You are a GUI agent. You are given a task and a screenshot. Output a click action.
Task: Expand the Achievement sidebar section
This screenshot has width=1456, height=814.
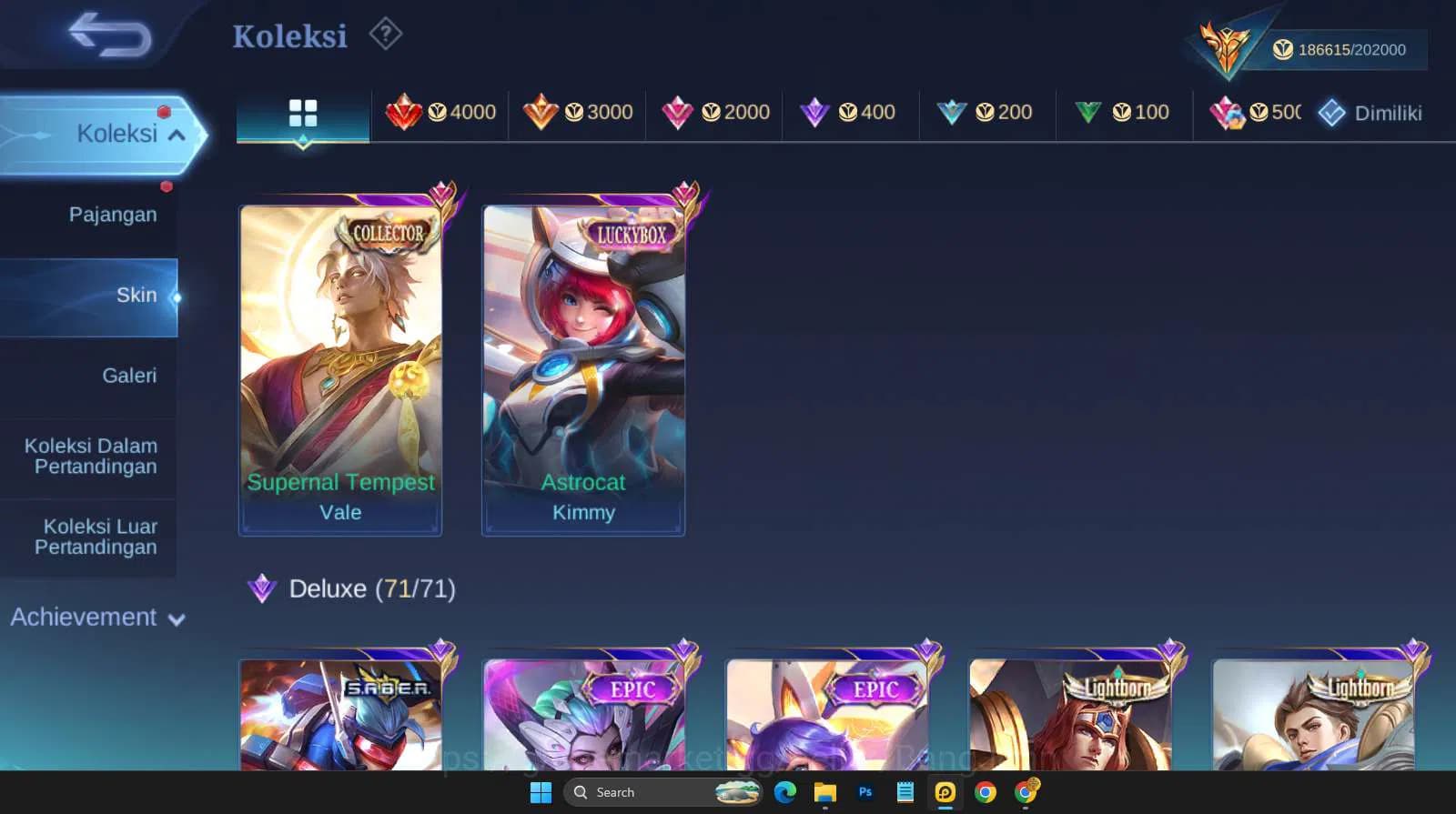[95, 617]
